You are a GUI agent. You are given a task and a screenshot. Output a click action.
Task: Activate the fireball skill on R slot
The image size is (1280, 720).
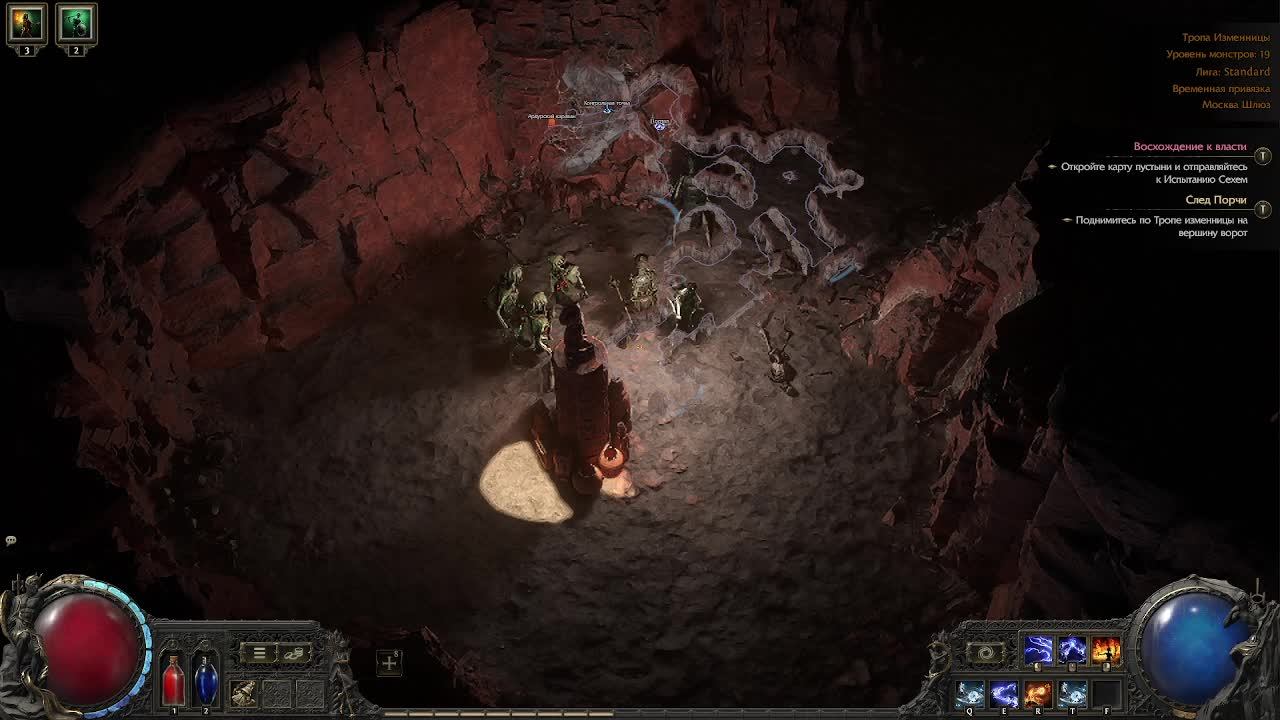click(1038, 694)
